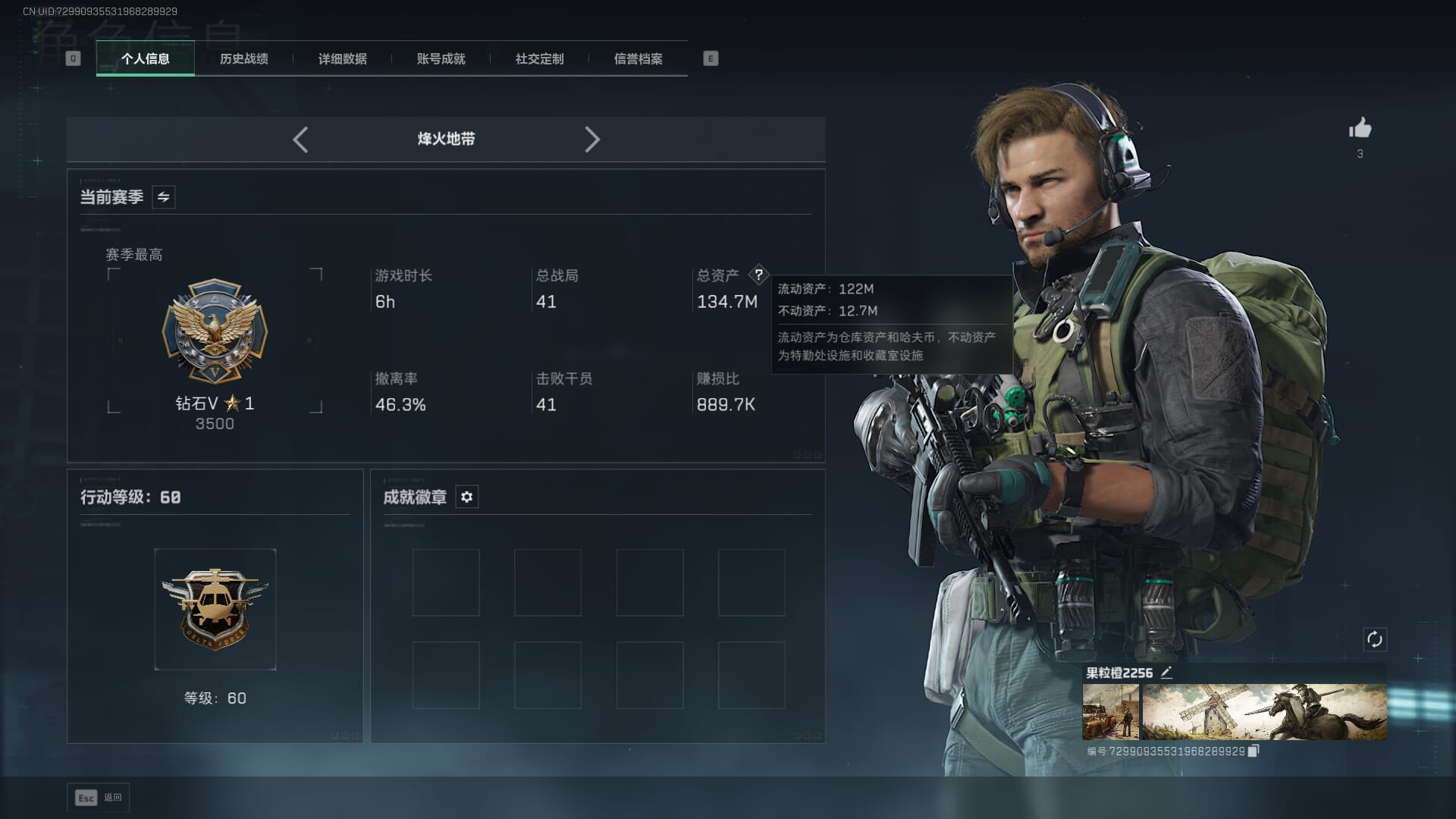Open the 信誉档案 tab

pyautogui.click(x=639, y=58)
